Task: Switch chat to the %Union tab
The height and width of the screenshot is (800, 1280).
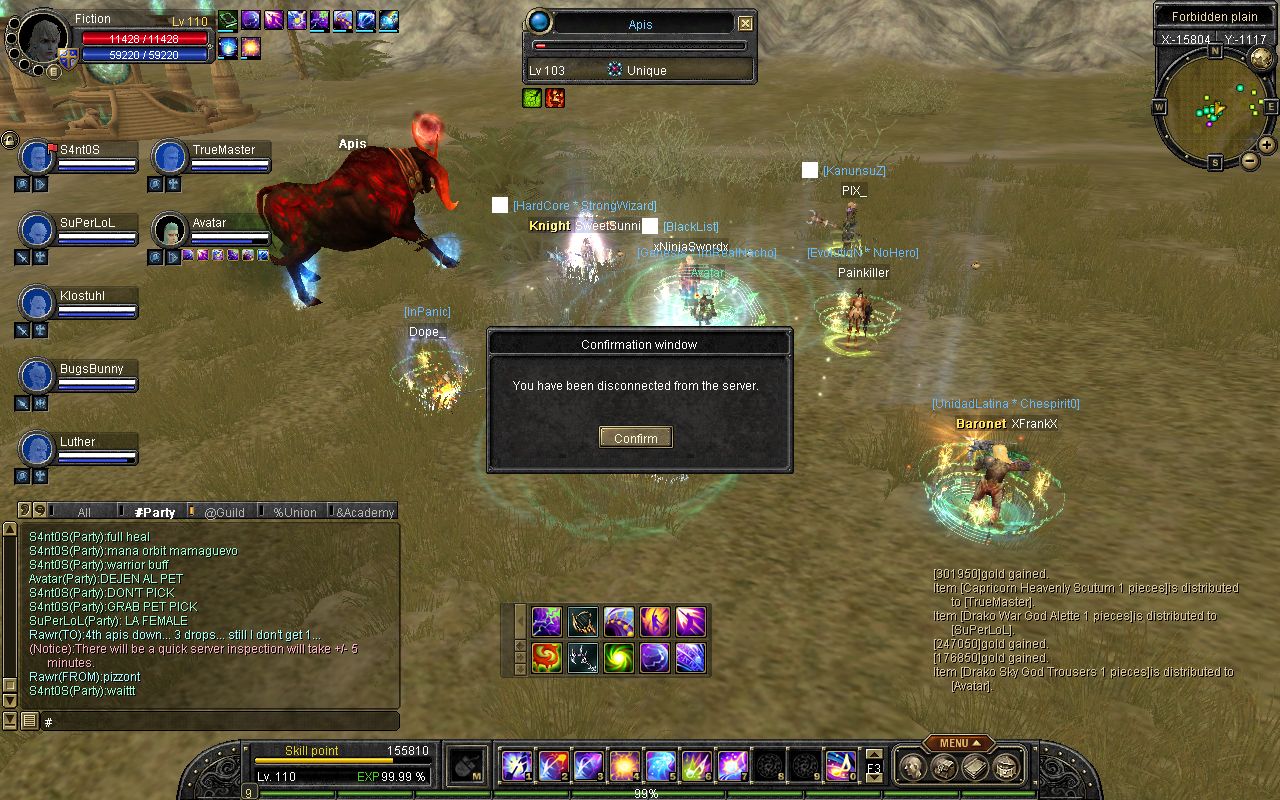Action: click(294, 512)
